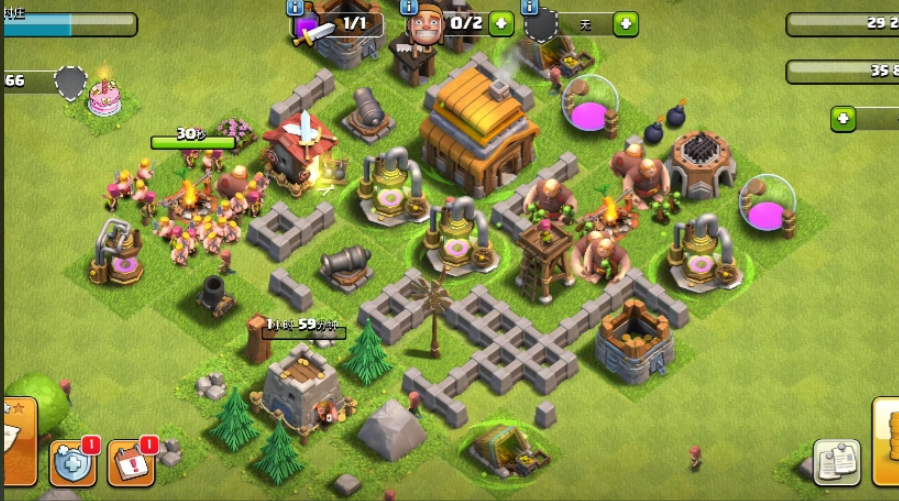Show shield info via the blue i
Image resolution: width=899 pixels, height=501 pixels.
(529, 7)
